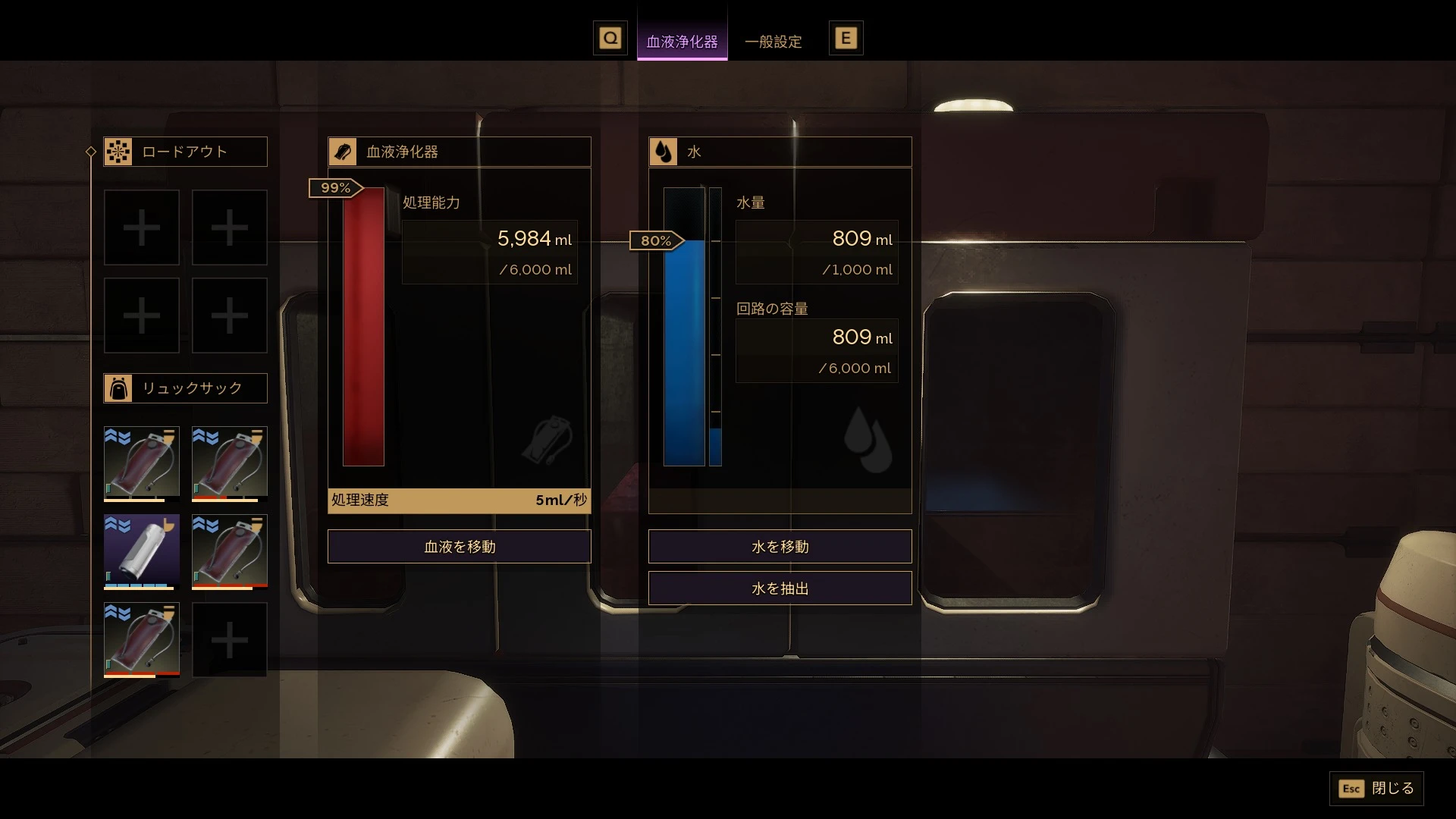The width and height of the screenshot is (1456, 819).
Task: Select the silver canister item in backpack
Action: 142,551
